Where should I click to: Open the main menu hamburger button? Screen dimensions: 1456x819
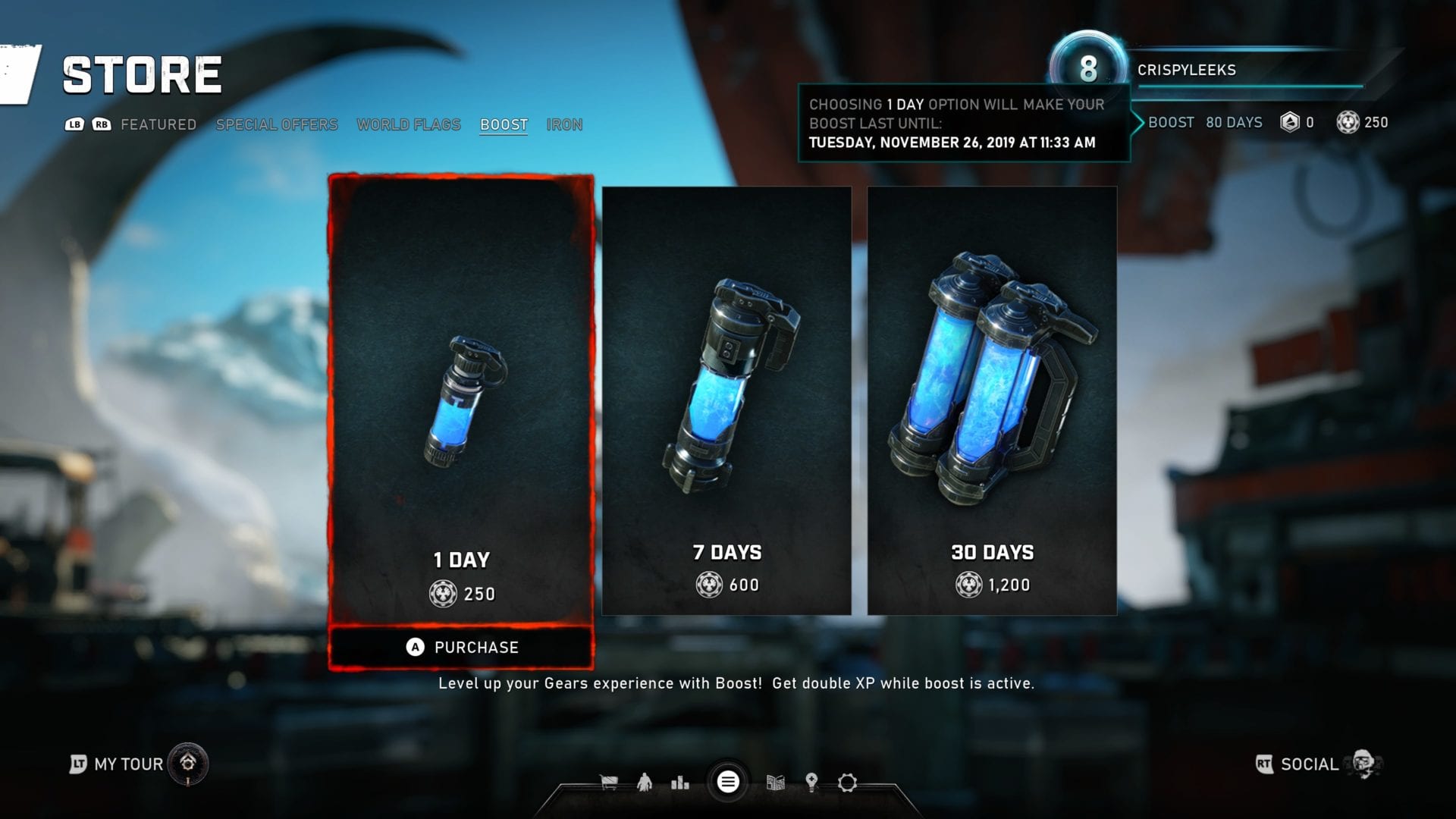[728, 782]
